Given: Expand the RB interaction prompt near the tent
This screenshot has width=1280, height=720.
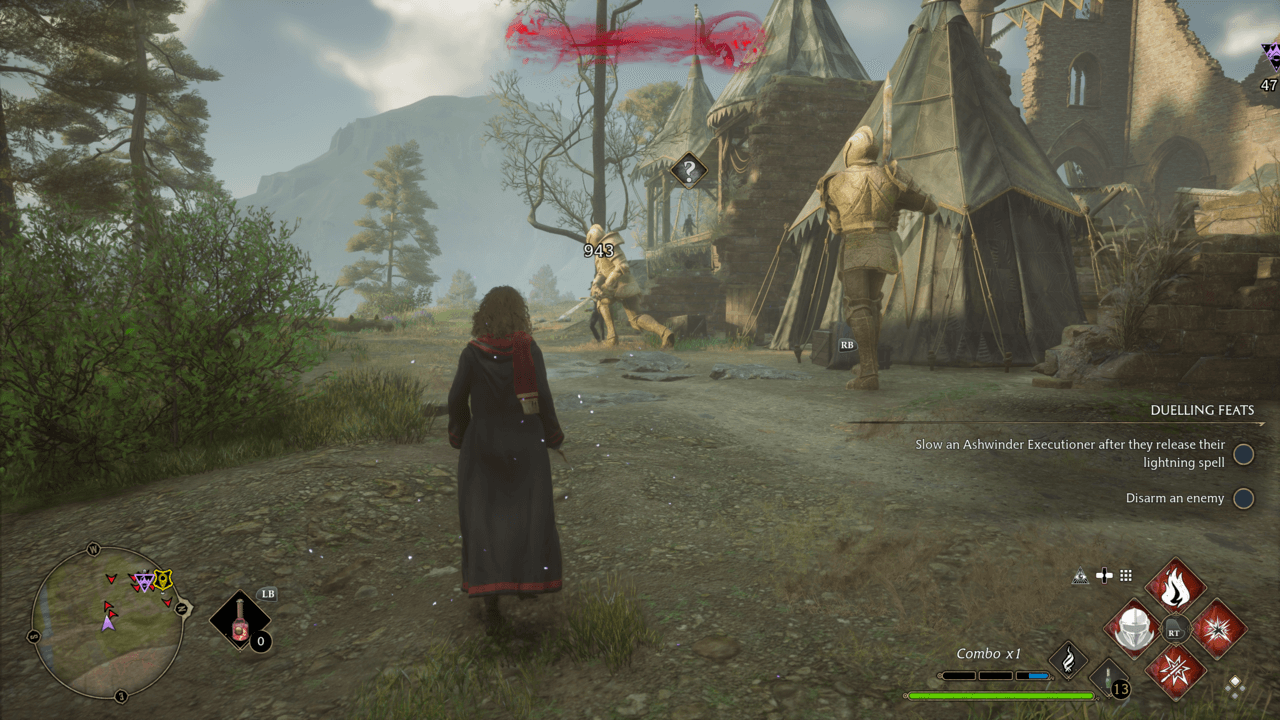Looking at the screenshot, I should (846, 345).
